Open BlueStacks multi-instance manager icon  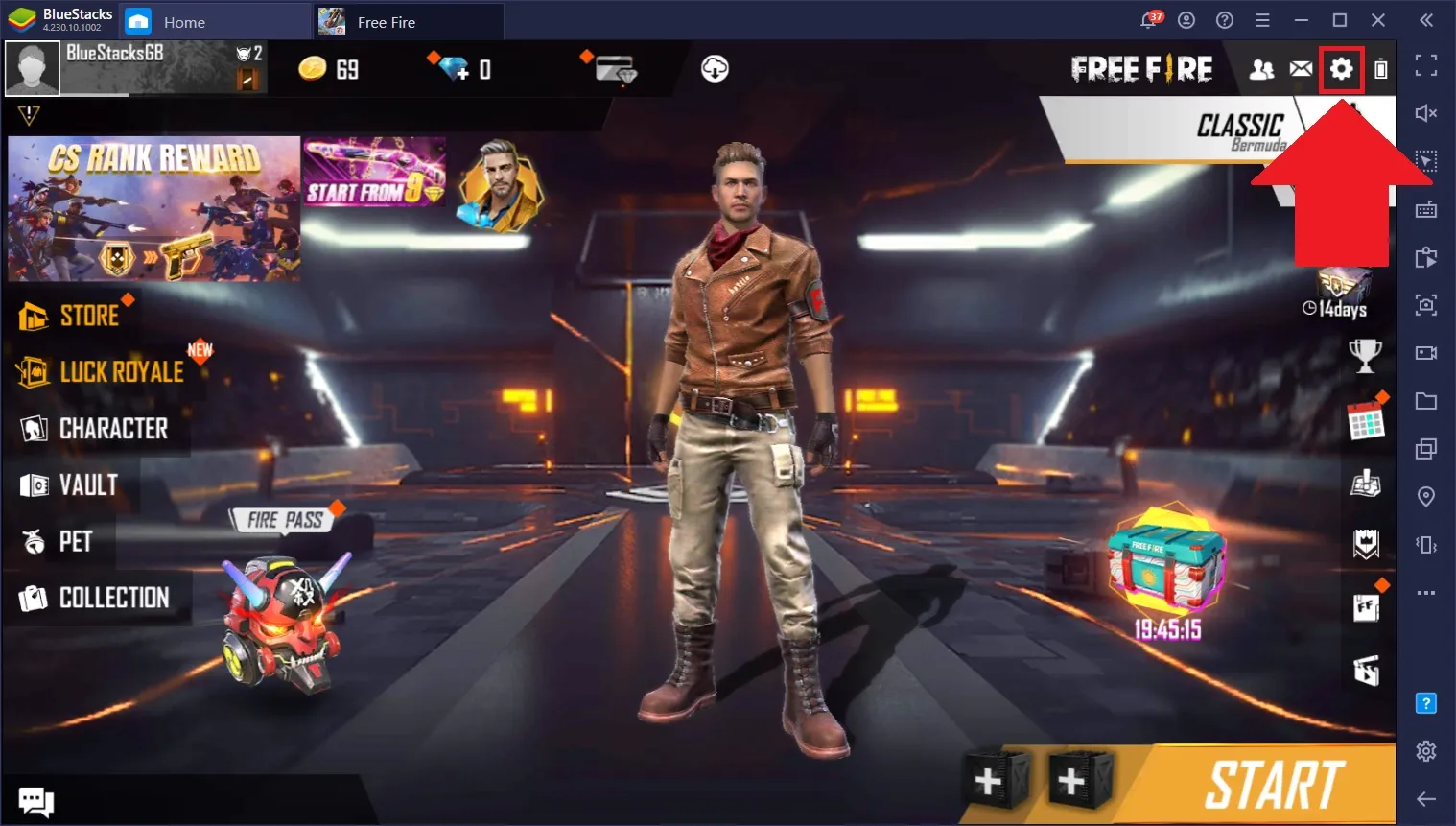coord(1426,448)
